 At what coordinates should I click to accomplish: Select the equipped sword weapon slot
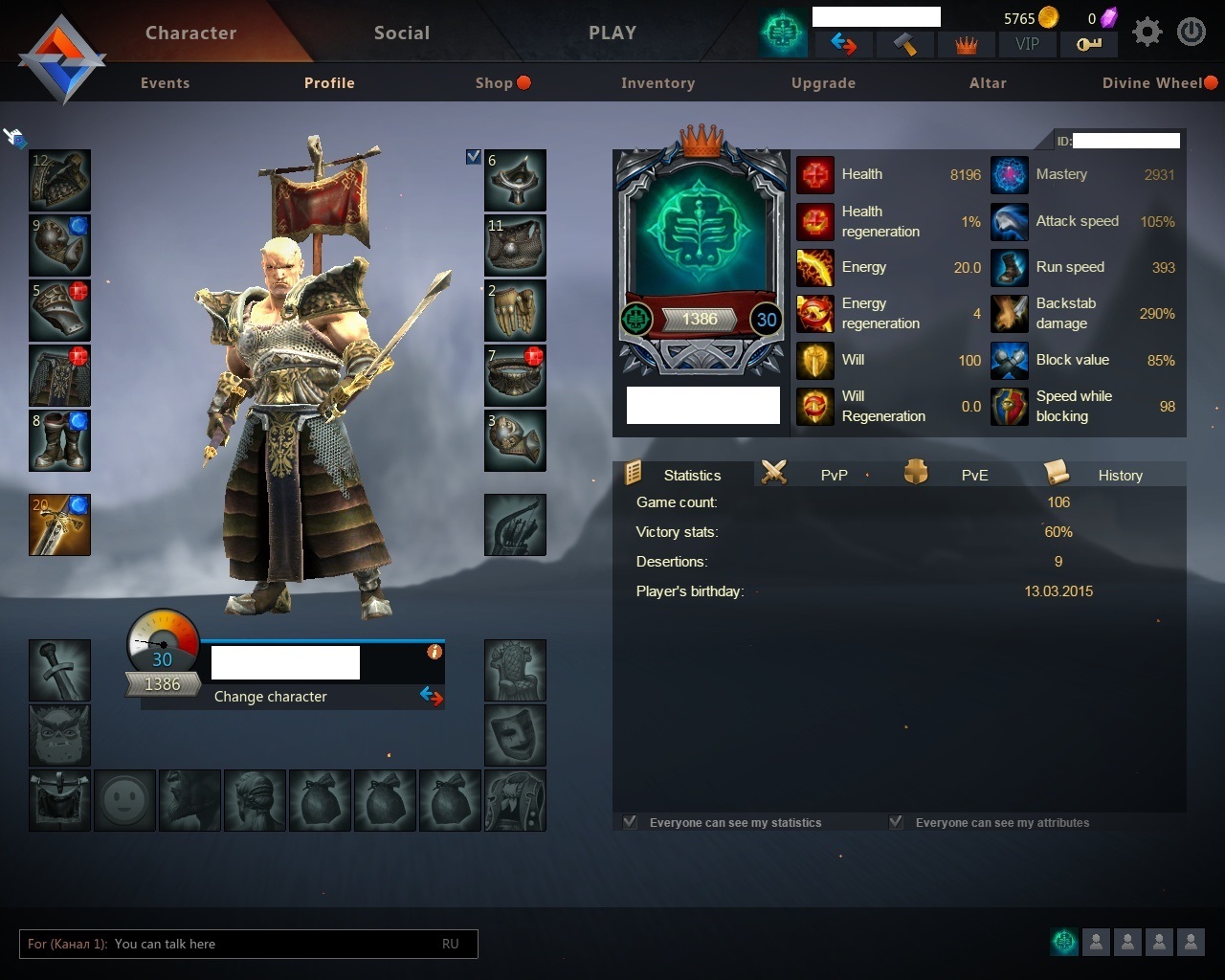(x=59, y=525)
